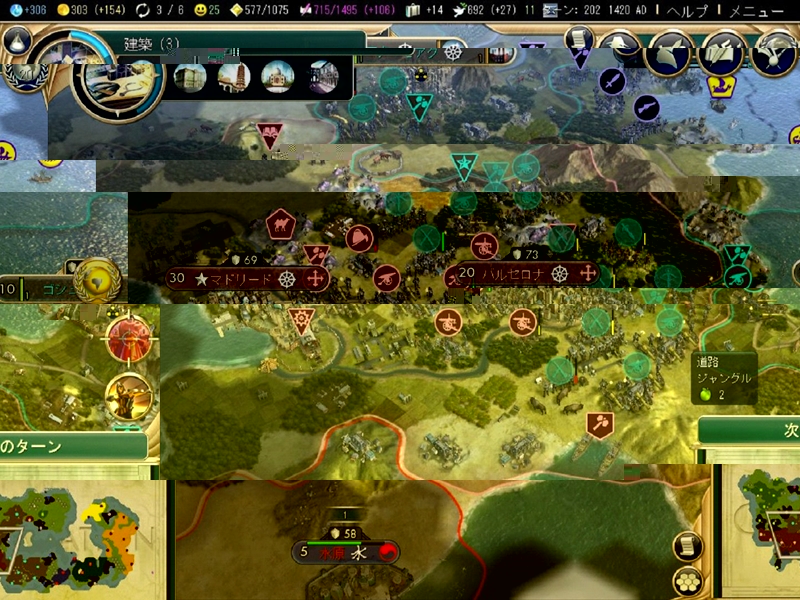
Task: Select the red hammer unit marker
Action: click(x=599, y=424)
